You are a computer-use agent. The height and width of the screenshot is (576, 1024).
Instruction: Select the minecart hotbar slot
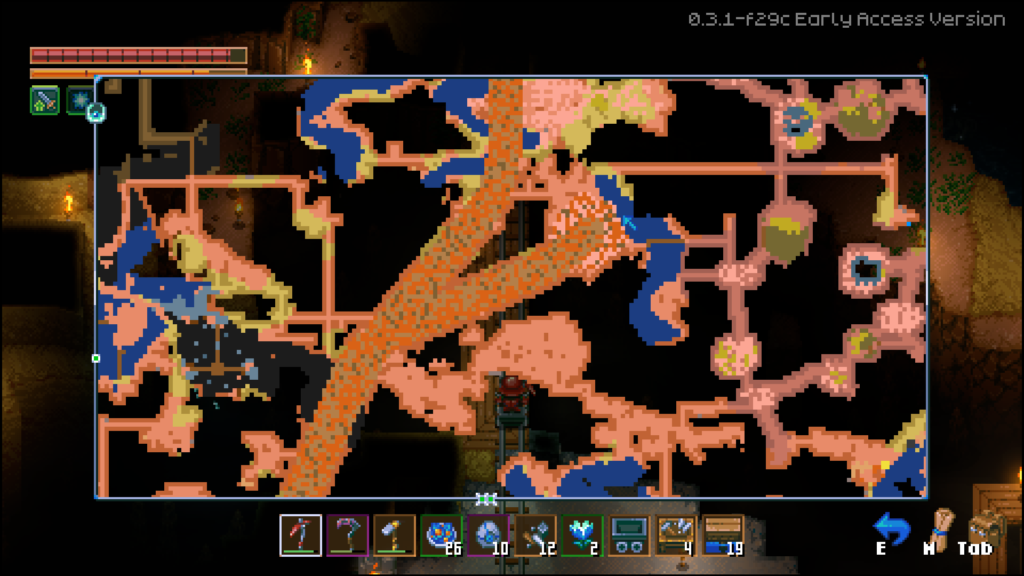point(629,535)
